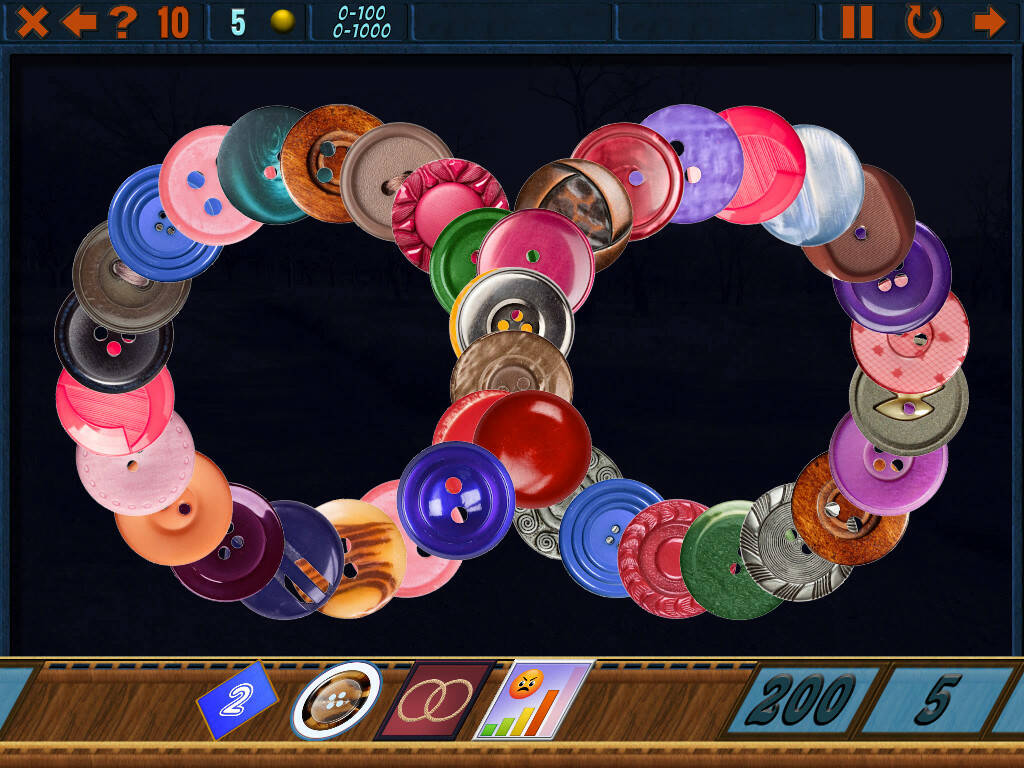Select the blue number 2 card

(x=236, y=700)
